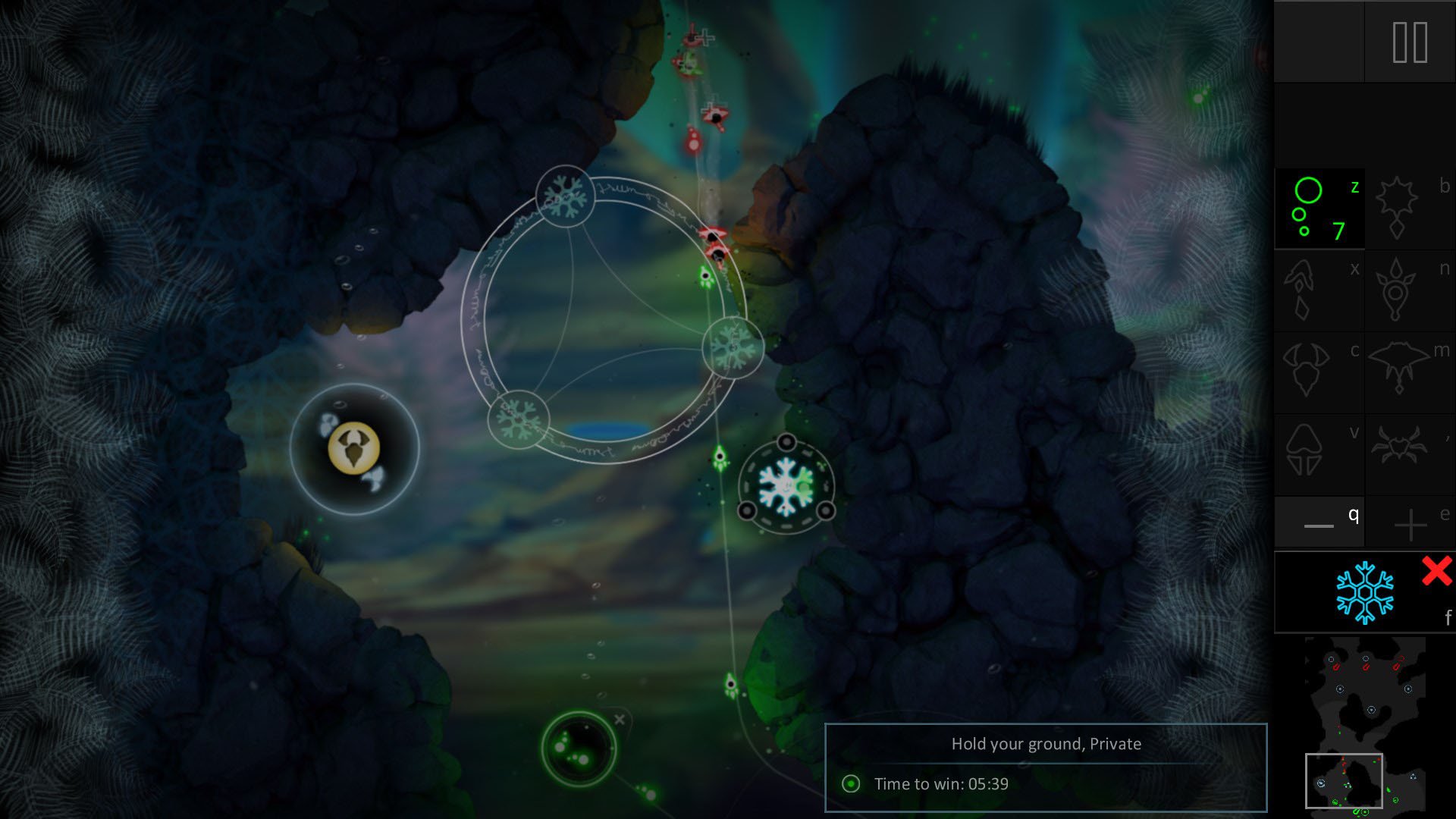Select the gold beetle unit in the bubble
This screenshot has height=819, width=1456.
click(353, 448)
